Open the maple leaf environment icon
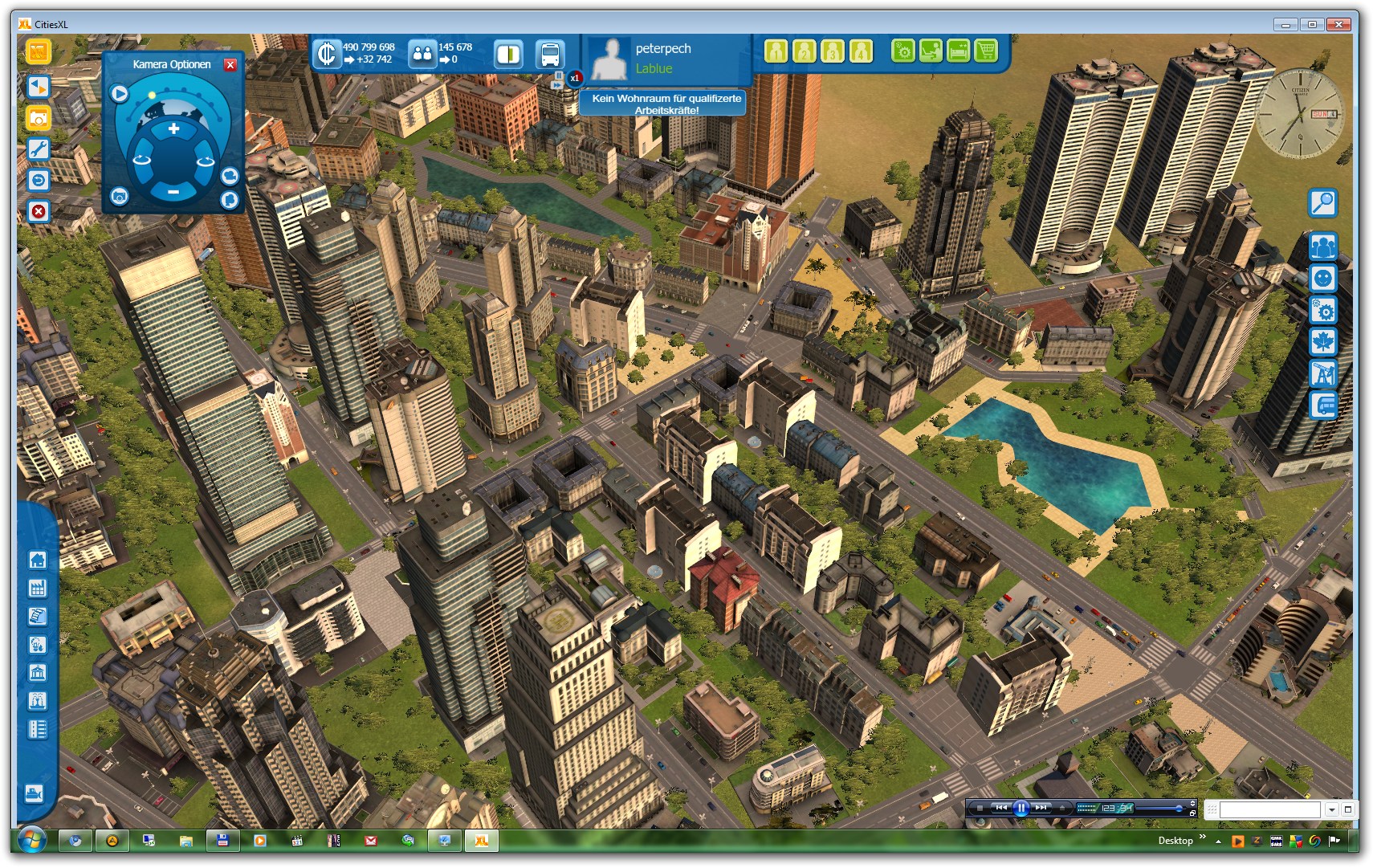The image size is (1373, 868). click(1322, 342)
